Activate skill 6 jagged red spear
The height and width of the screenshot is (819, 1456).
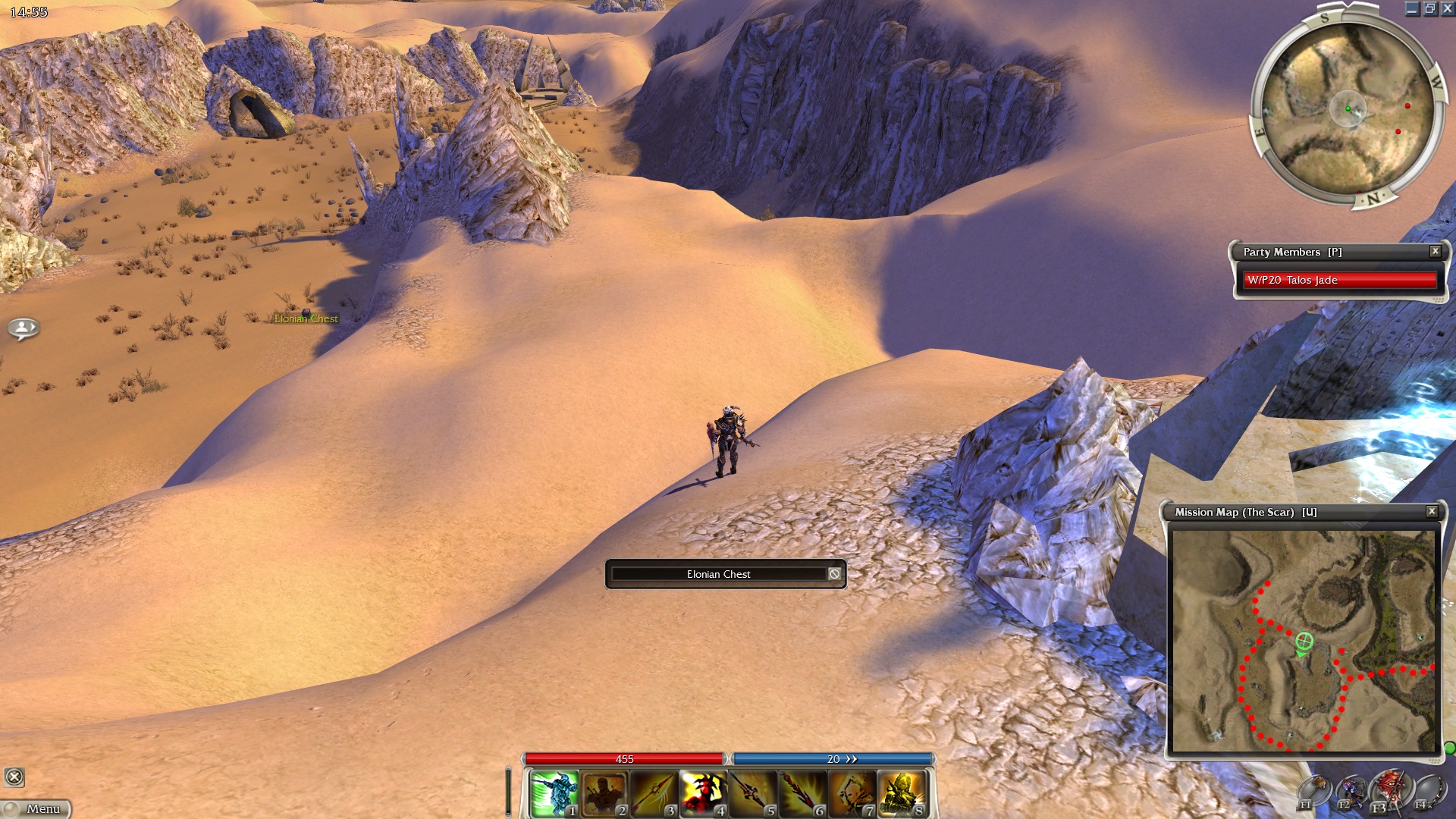(x=802, y=793)
